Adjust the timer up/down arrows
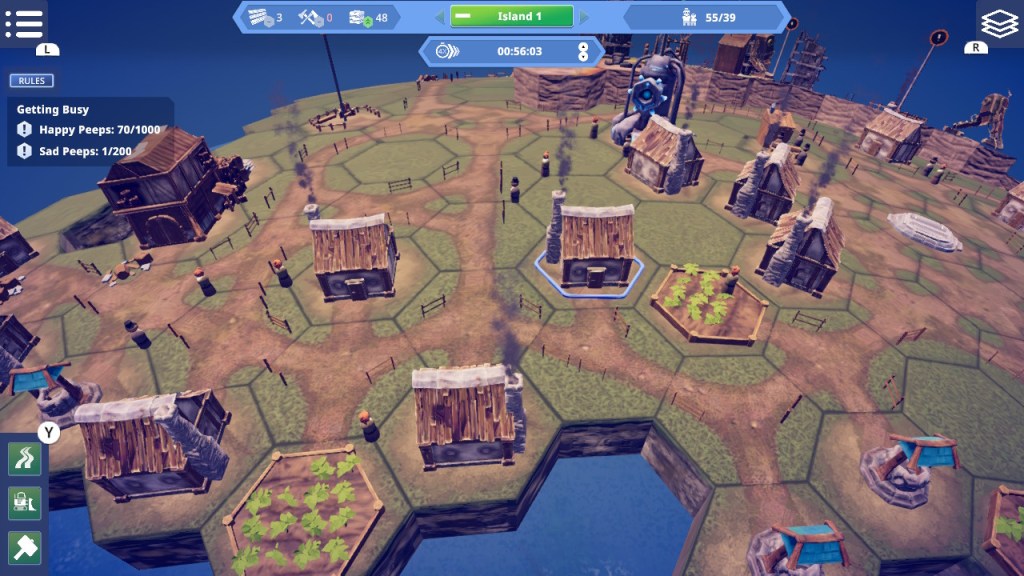 tap(583, 51)
